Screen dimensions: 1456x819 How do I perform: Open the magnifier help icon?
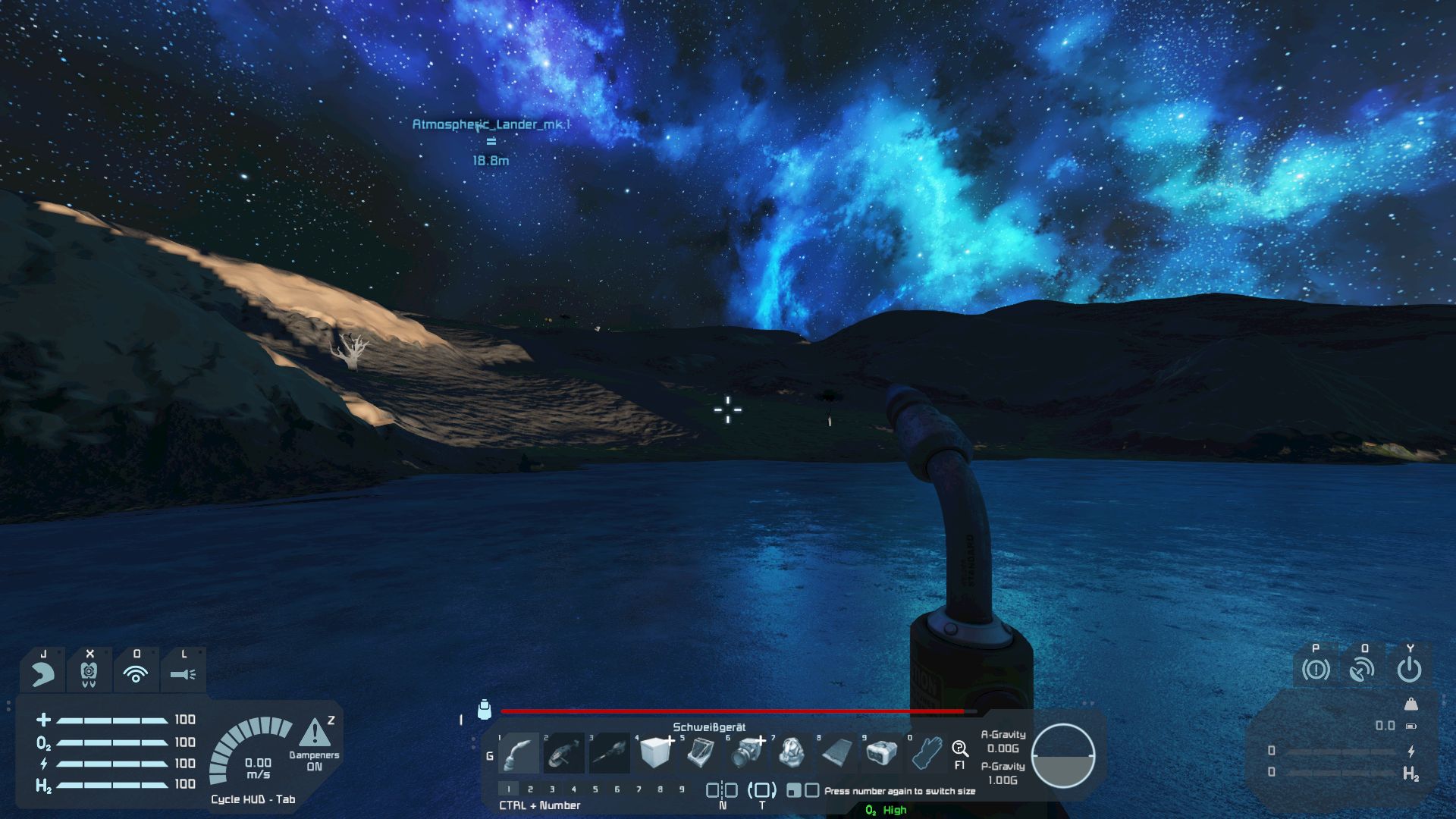click(x=960, y=750)
